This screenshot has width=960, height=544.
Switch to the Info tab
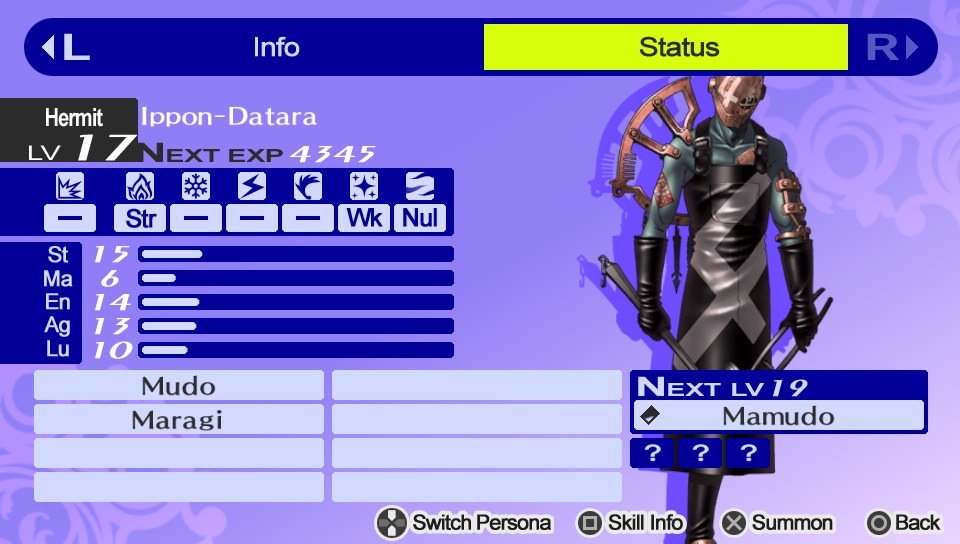276,47
